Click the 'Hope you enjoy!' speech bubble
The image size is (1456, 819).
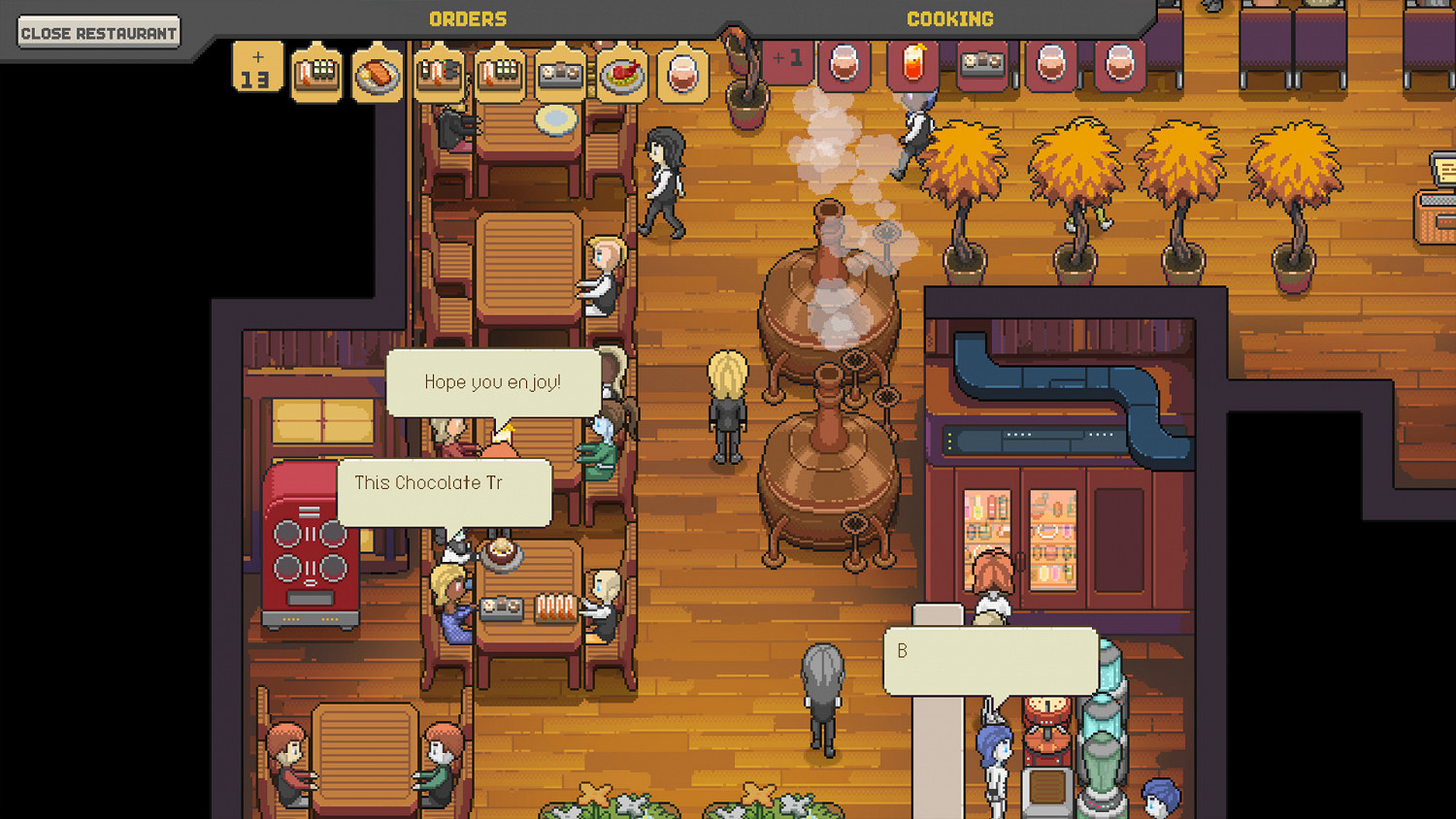click(x=493, y=381)
